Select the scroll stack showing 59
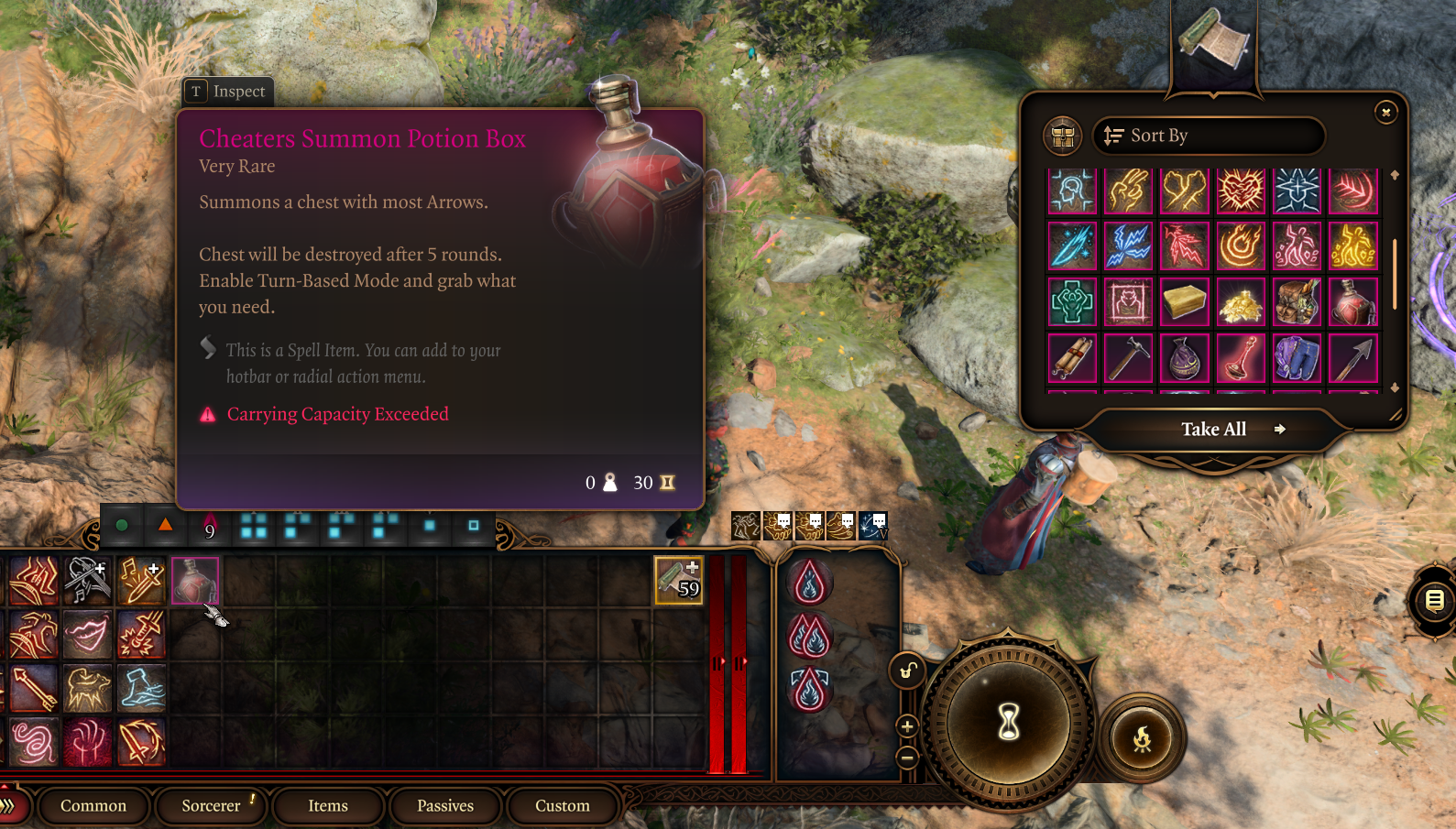1456x829 pixels. coord(678,581)
